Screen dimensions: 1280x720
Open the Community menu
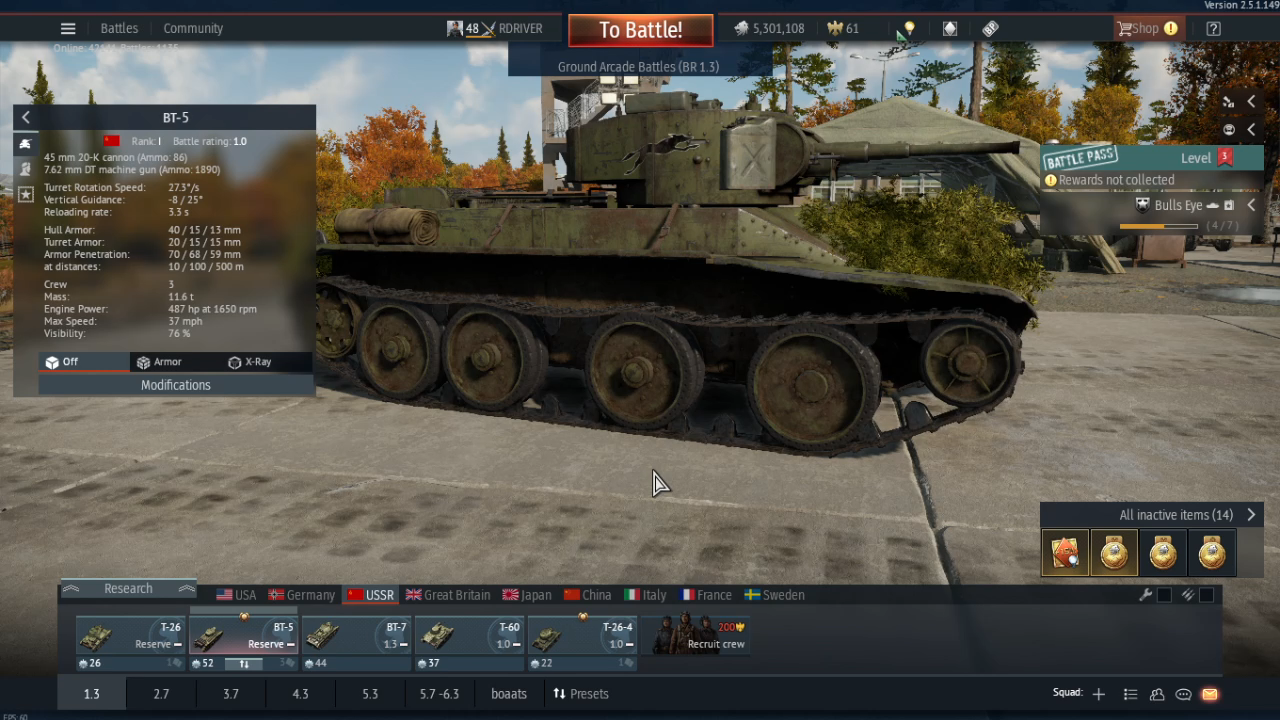click(x=193, y=28)
